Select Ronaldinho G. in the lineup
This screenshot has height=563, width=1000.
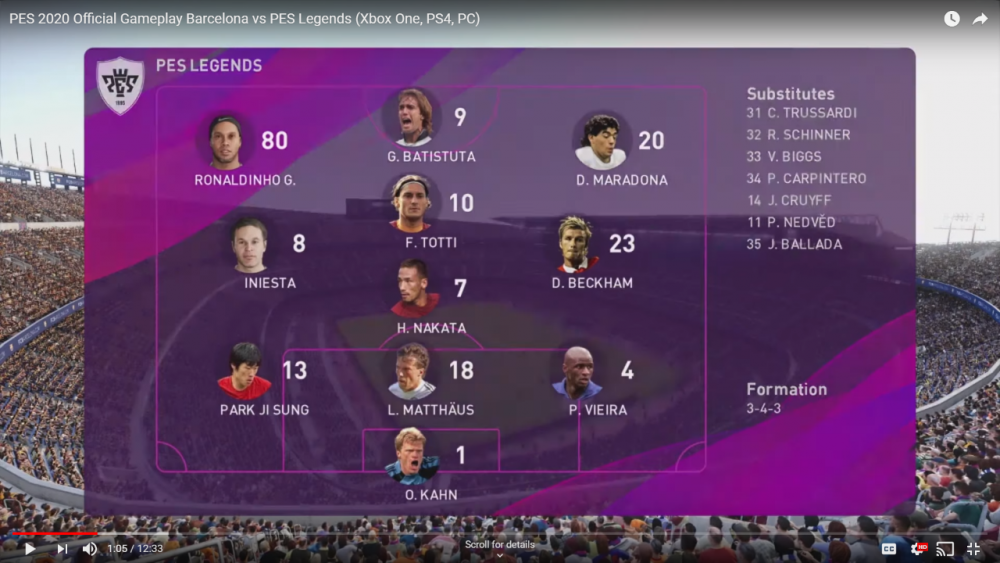pos(226,142)
